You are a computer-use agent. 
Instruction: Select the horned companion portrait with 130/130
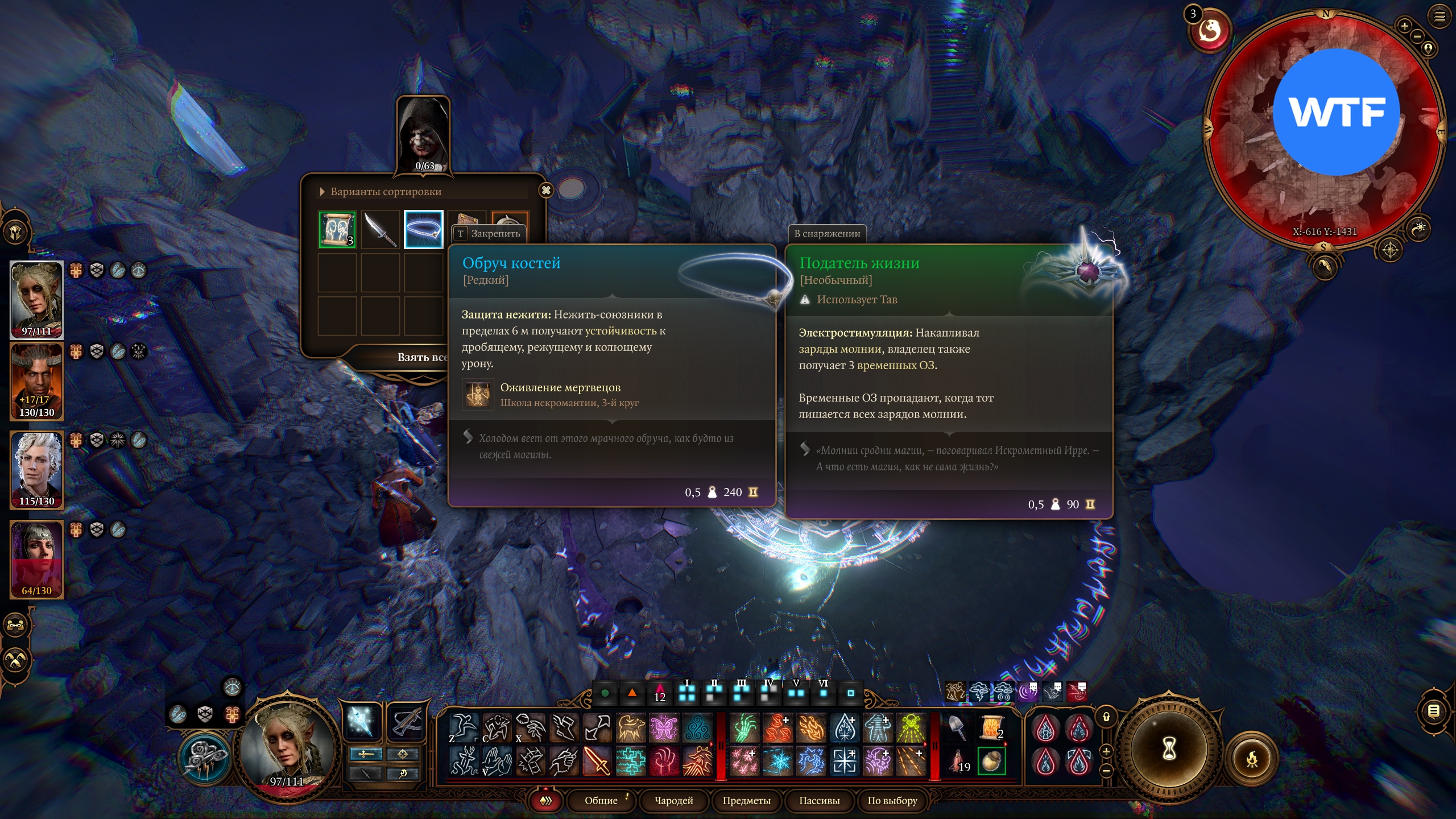(37, 381)
